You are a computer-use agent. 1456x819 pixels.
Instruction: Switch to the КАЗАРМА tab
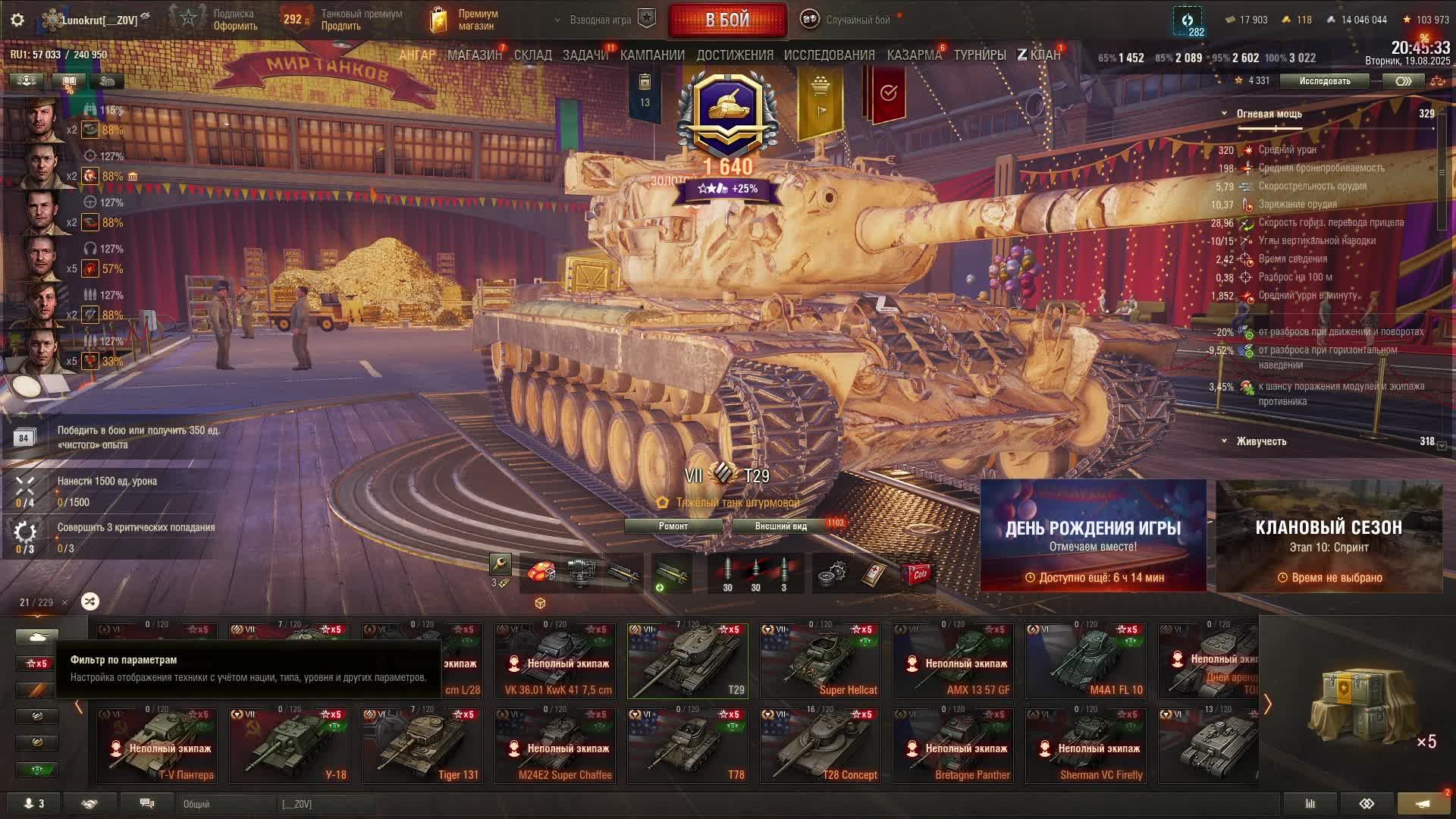click(x=914, y=55)
